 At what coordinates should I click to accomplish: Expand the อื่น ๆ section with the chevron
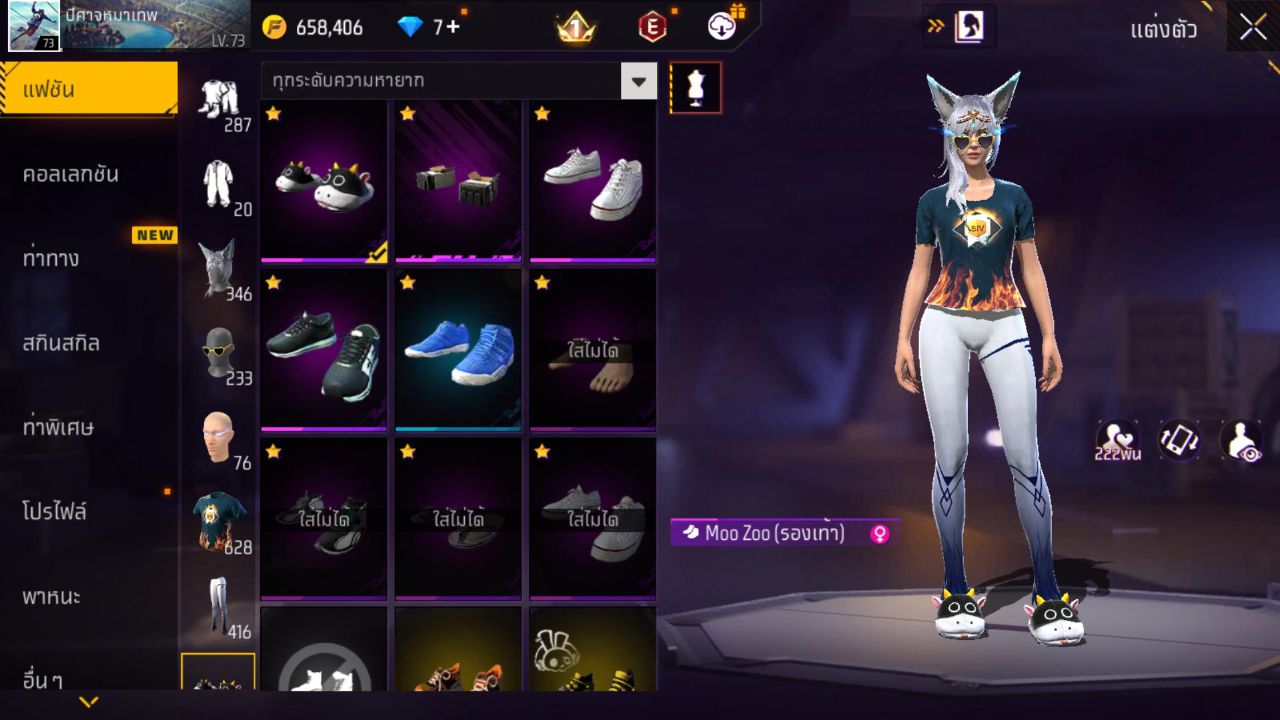tap(86, 702)
